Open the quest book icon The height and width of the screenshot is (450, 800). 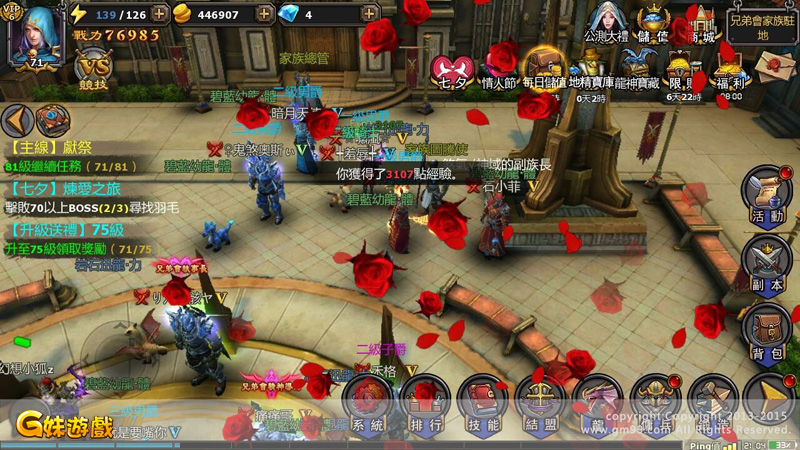(53, 121)
